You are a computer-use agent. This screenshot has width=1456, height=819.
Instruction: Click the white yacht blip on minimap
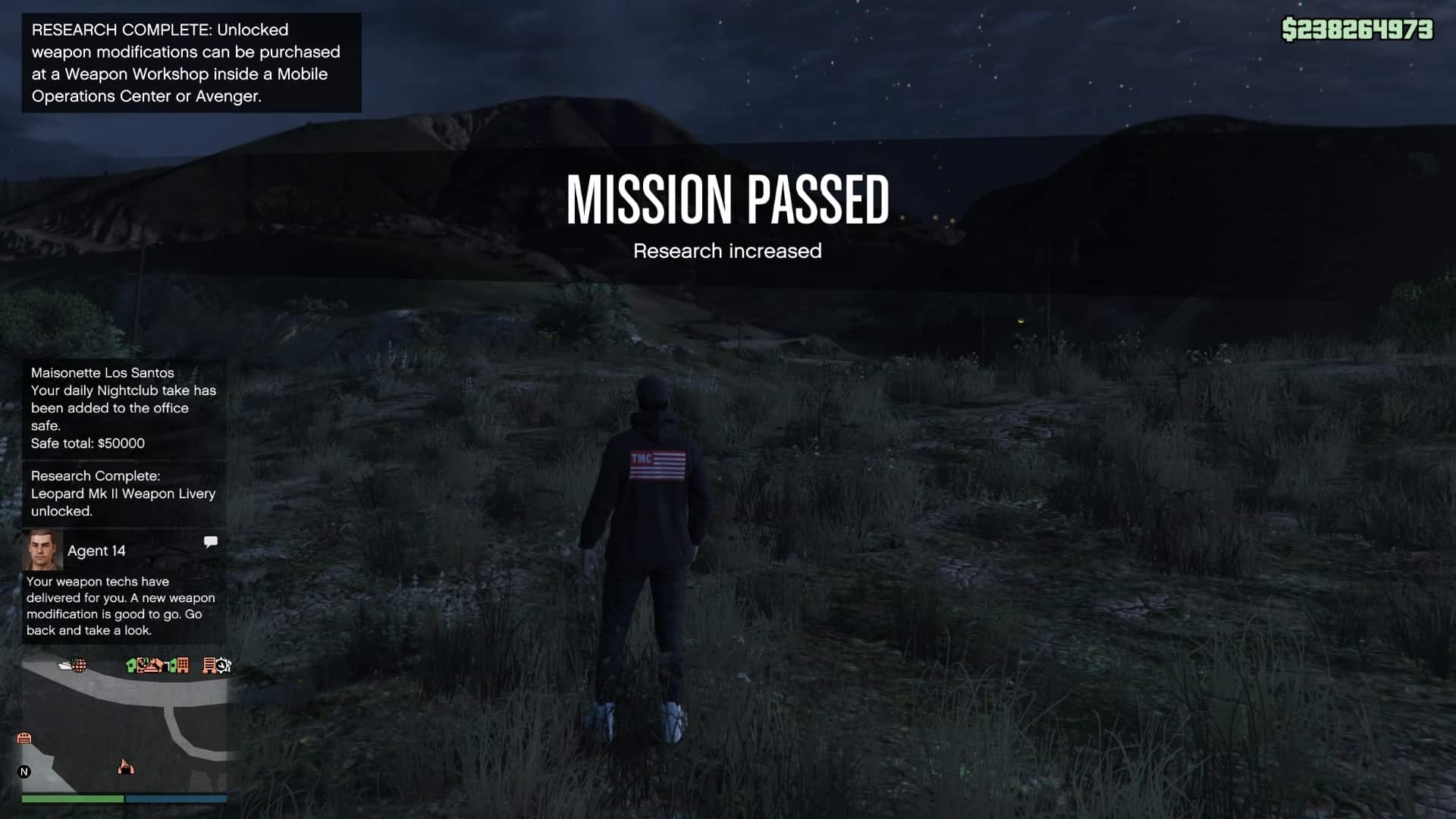tap(65, 665)
